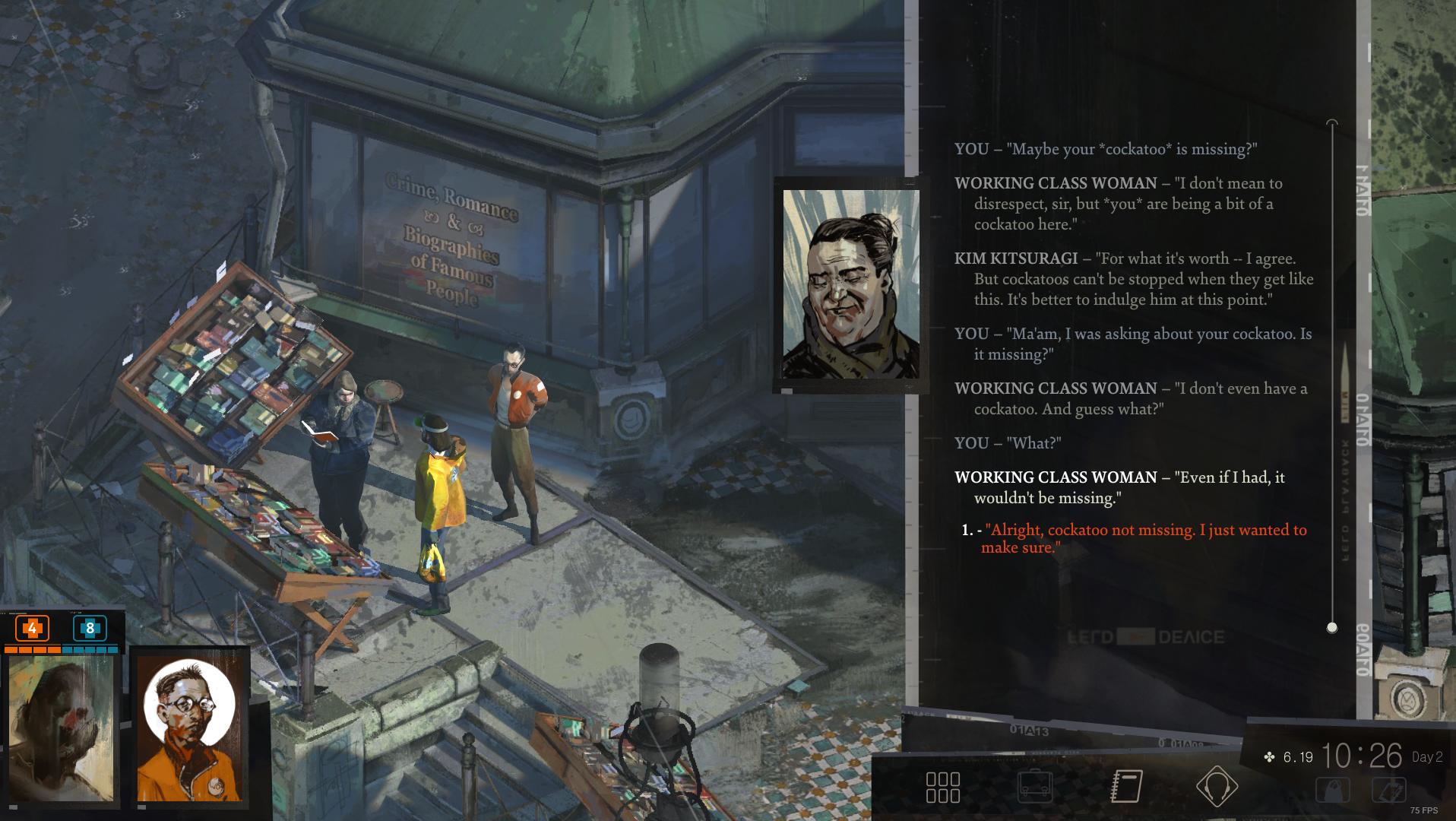Choose the "Alright, cockatoo not missing" reply
1456x821 pixels.
[x=1144, y=539]
